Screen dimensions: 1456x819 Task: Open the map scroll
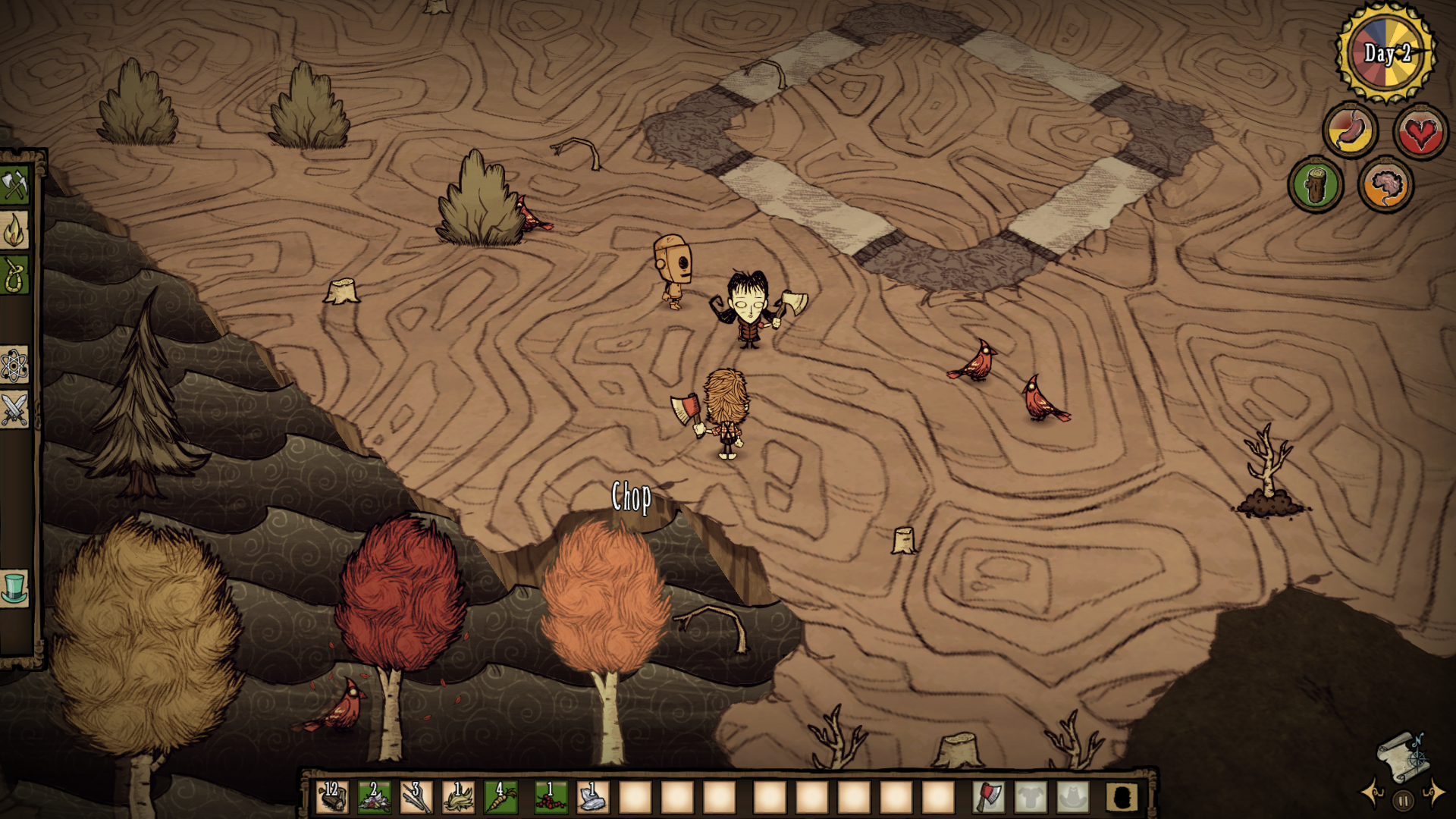pyautogui.click(x=1403, y=755)
